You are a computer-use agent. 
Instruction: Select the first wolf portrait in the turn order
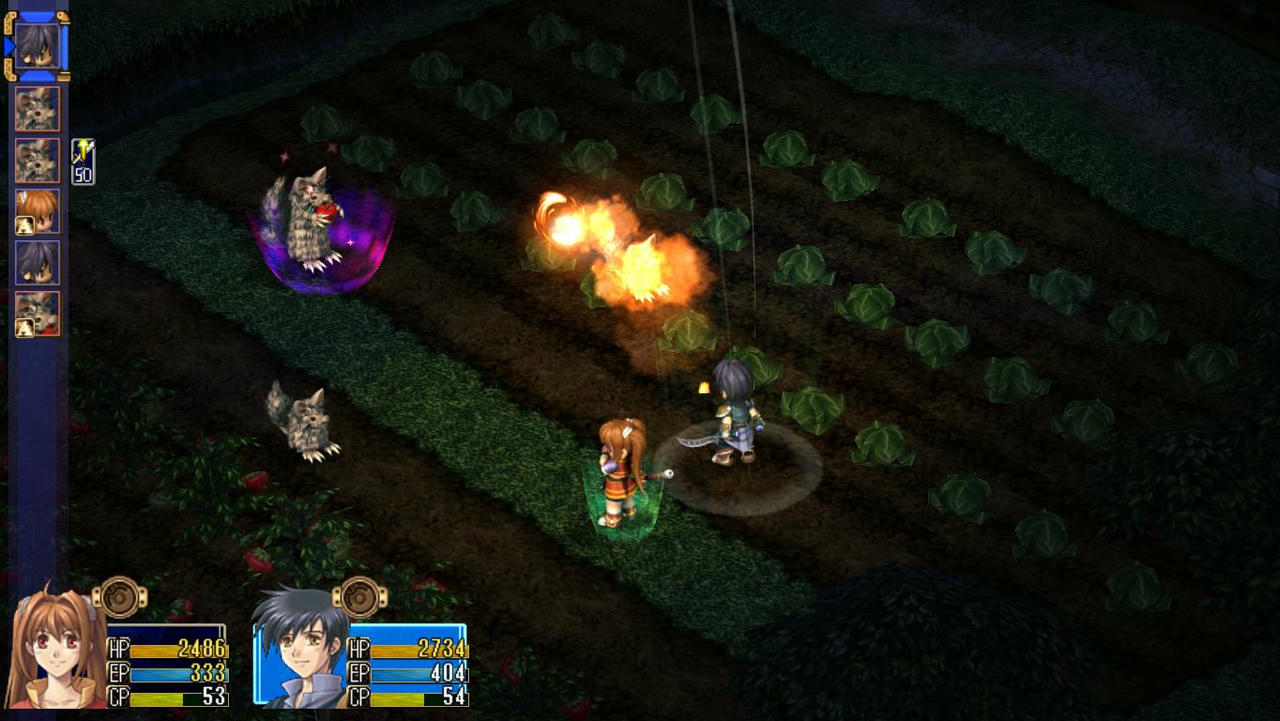click(x=36, y=107)
